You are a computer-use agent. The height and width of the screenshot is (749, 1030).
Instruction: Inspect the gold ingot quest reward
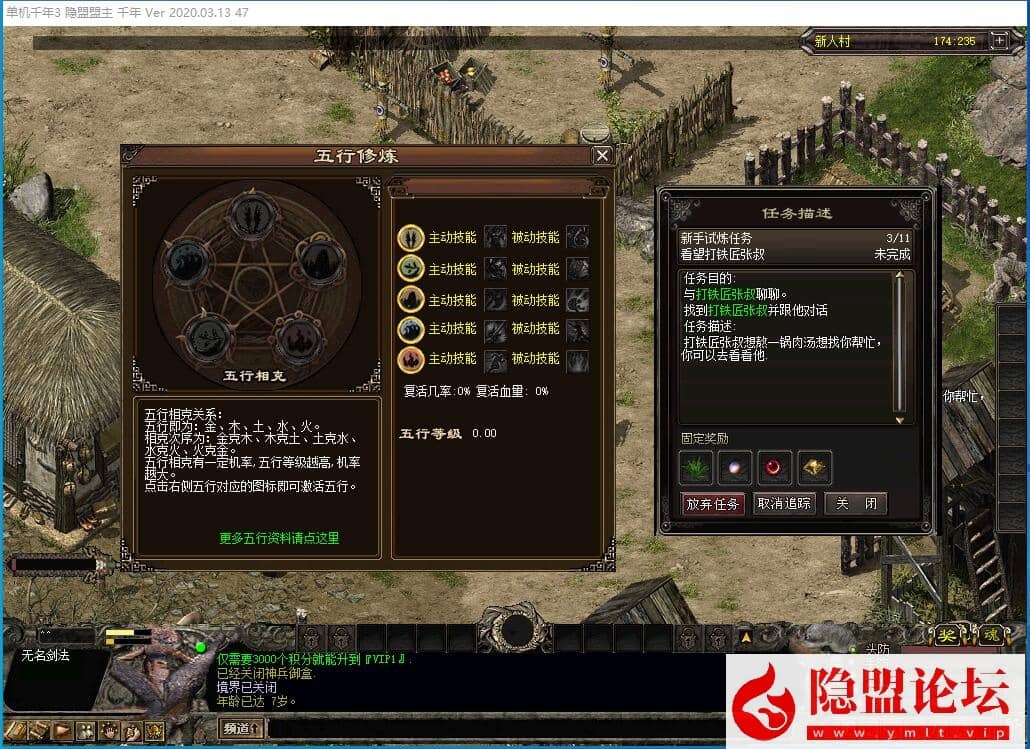click(x=815, y=467)
